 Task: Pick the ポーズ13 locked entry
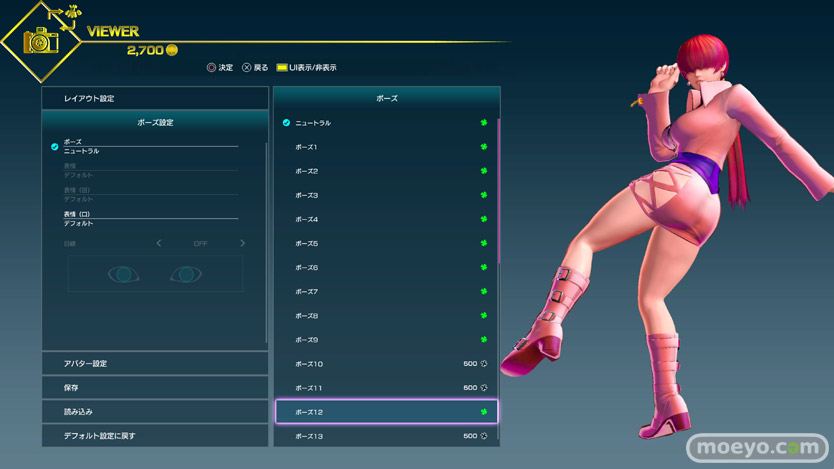386,436
